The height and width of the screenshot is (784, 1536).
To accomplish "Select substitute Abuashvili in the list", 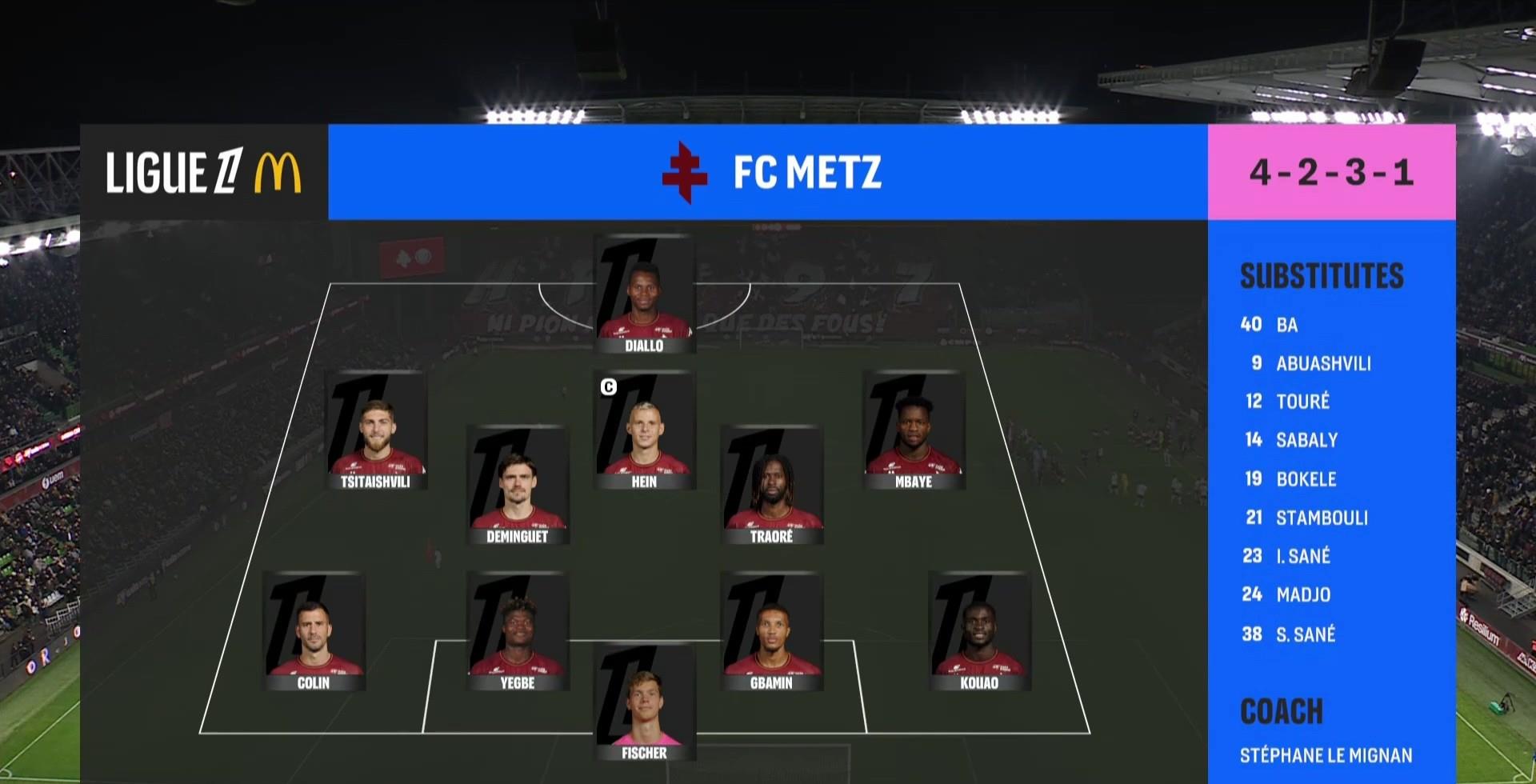I will 1322,363.
